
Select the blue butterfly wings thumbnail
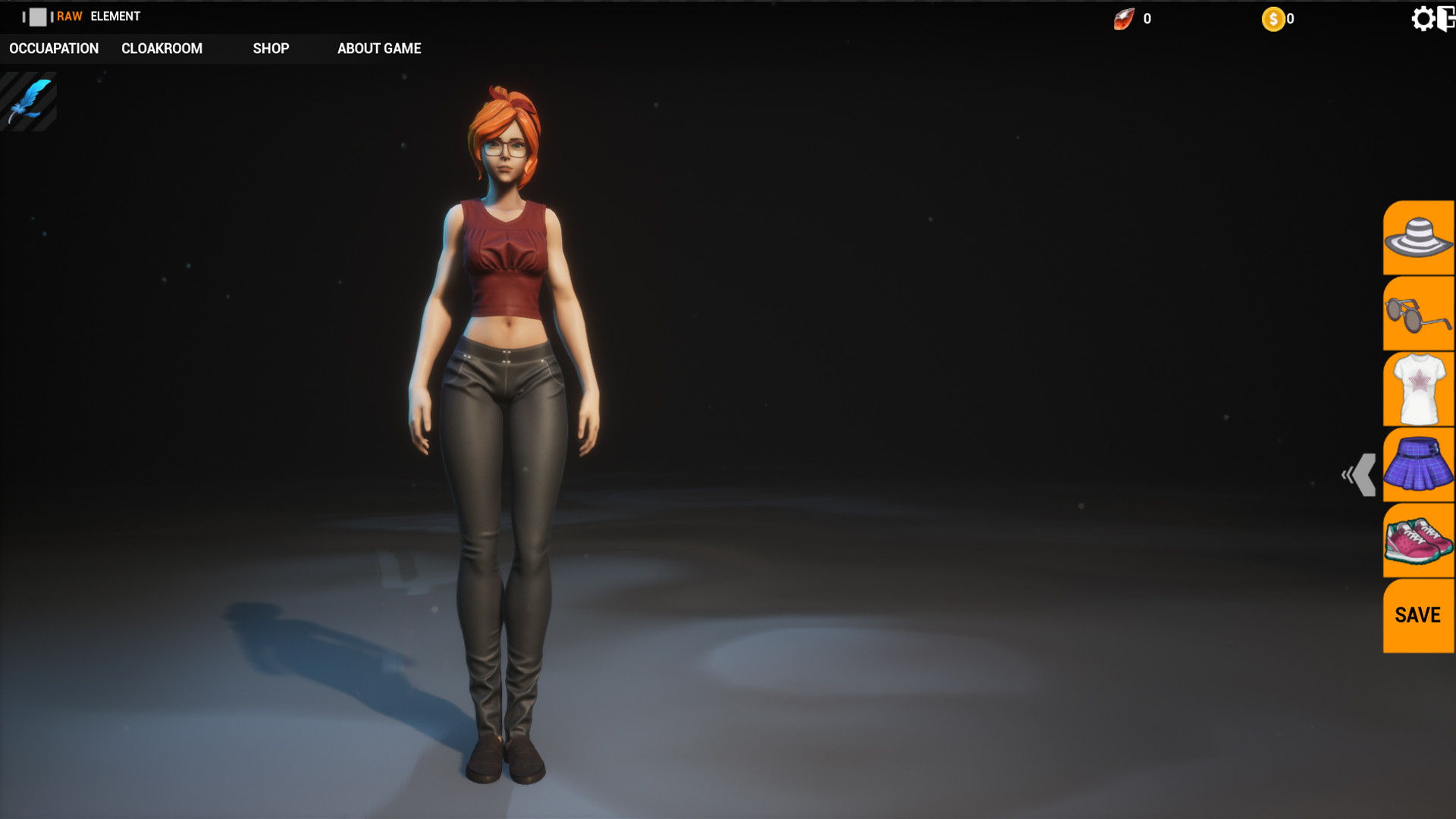[29, 99]
